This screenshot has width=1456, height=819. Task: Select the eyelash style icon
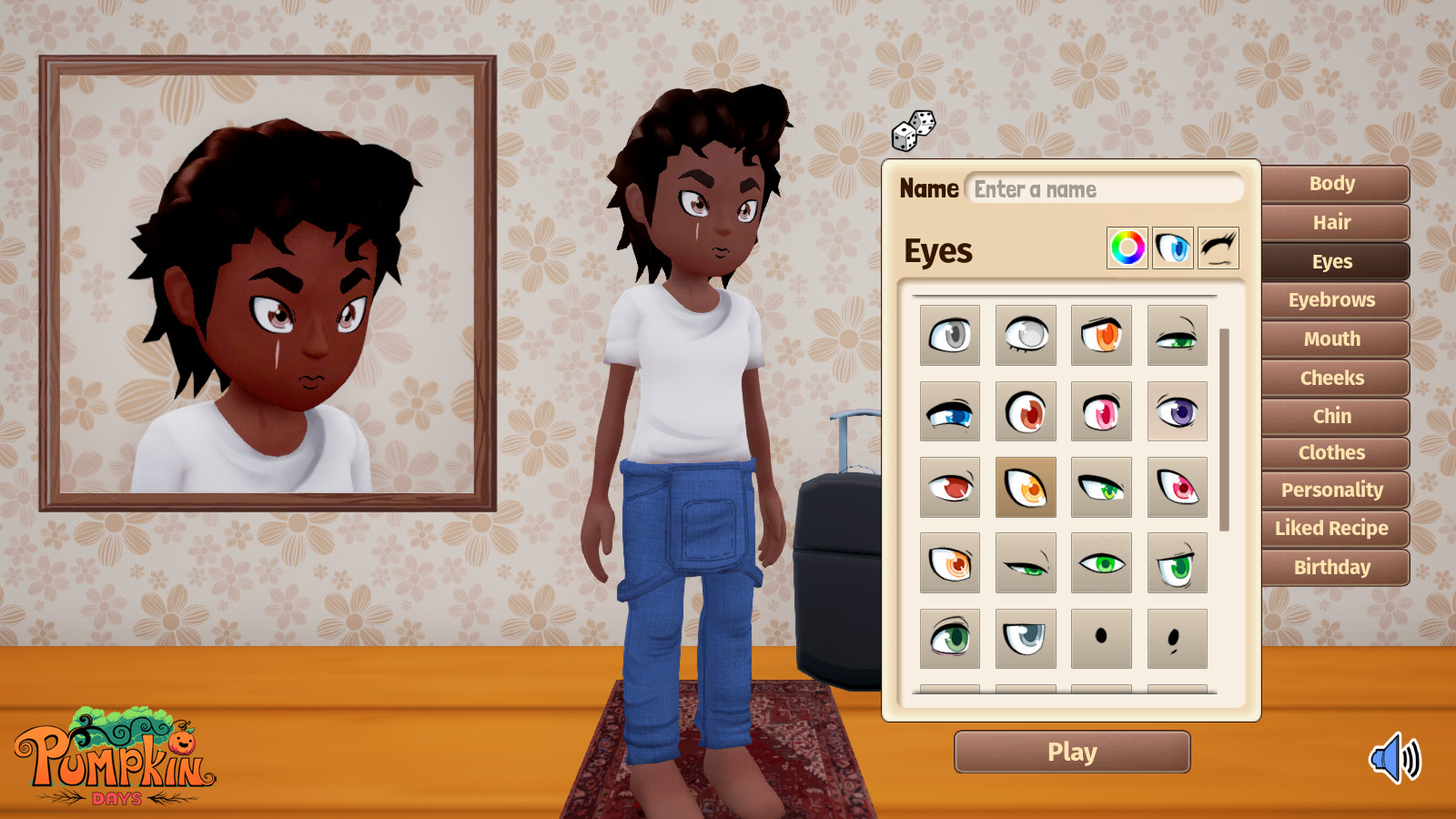1219,248
